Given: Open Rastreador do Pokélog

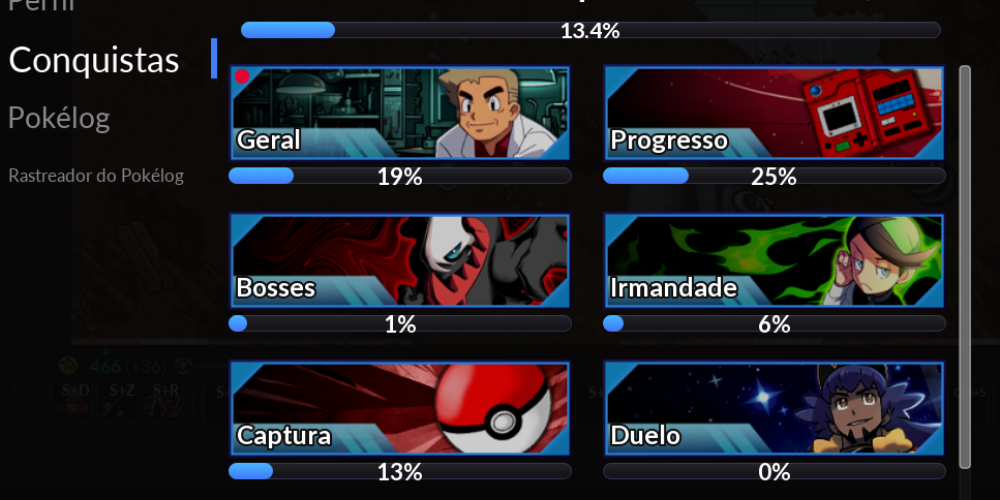Looking at the screenshot, I should pyautogui.click(x=96, y=176).
